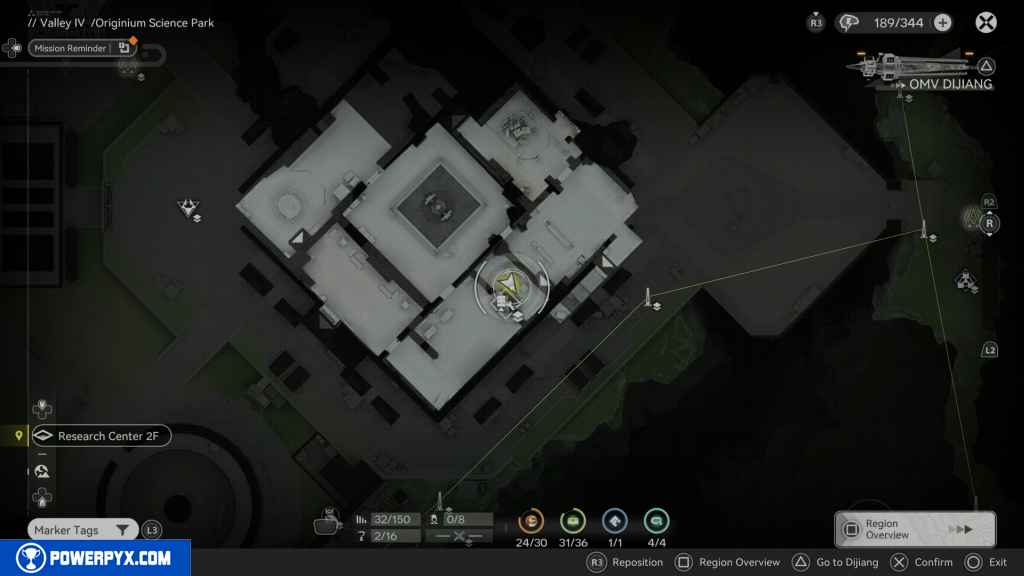Open the Region Overview panel
1024x576 pixels.
(914, 529)
